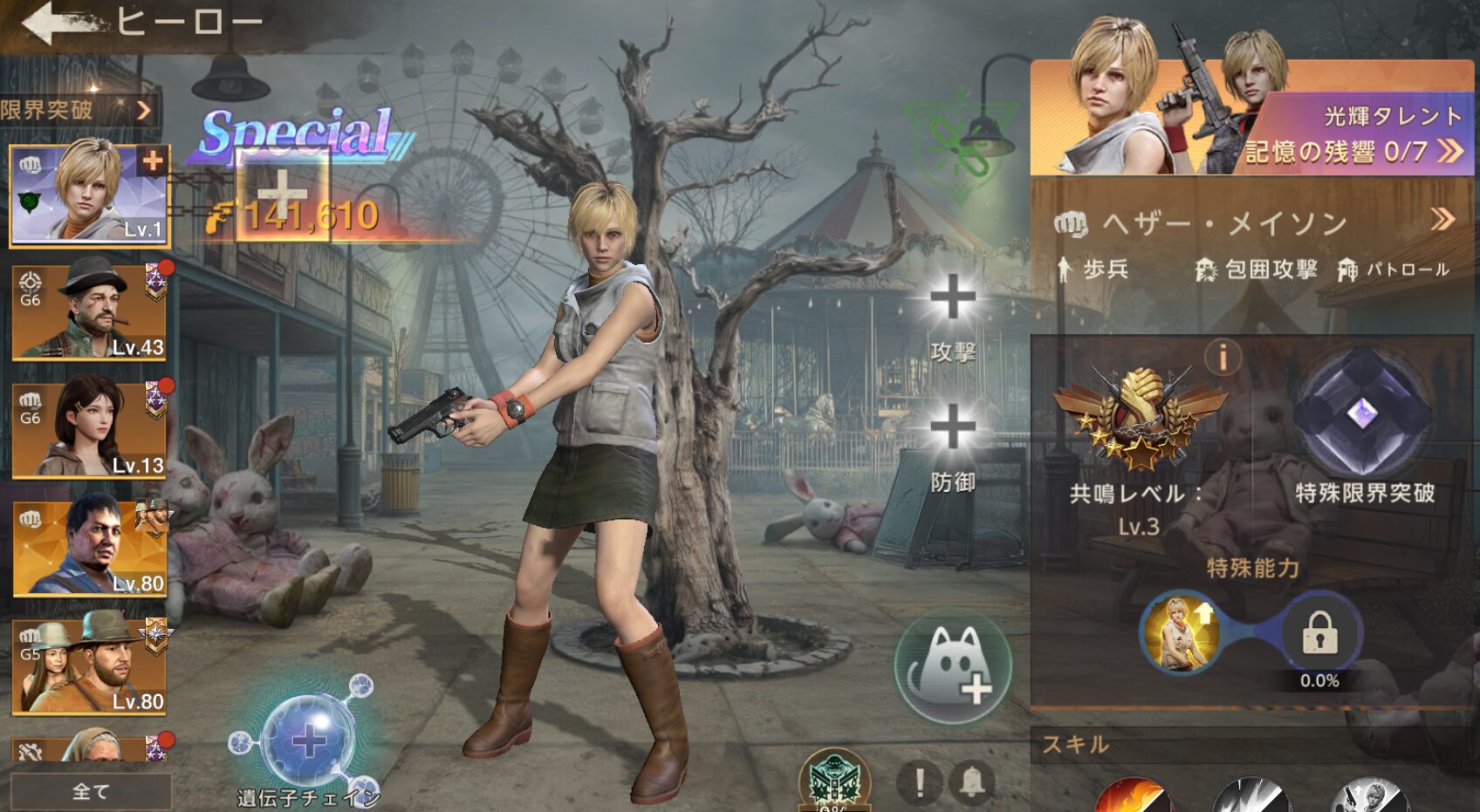Add equipment to the 防御 slot
This screenshot has height=812, width=1480.
[952, 428]
